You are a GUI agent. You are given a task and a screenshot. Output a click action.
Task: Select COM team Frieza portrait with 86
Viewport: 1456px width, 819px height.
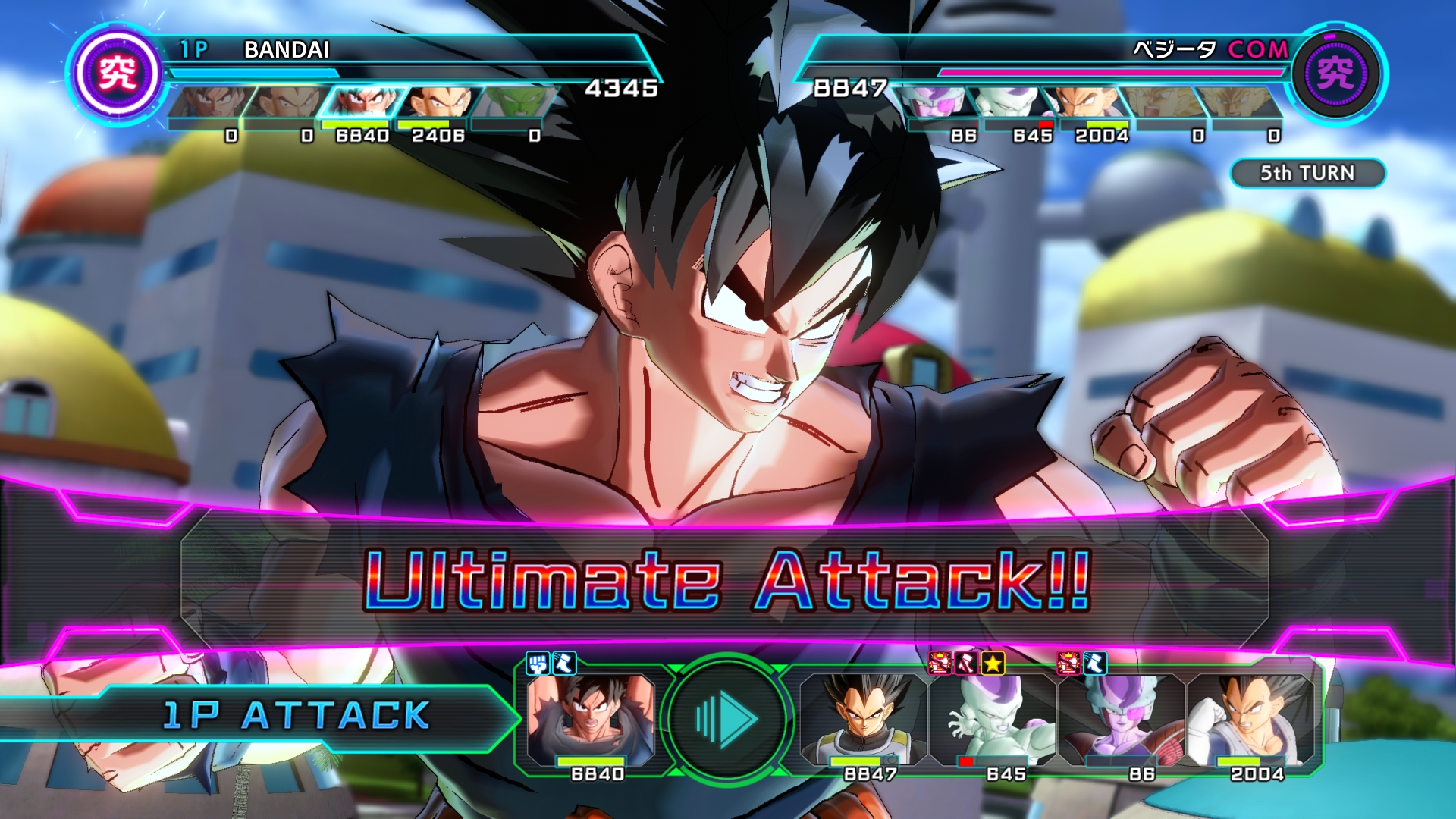point(937,102)
